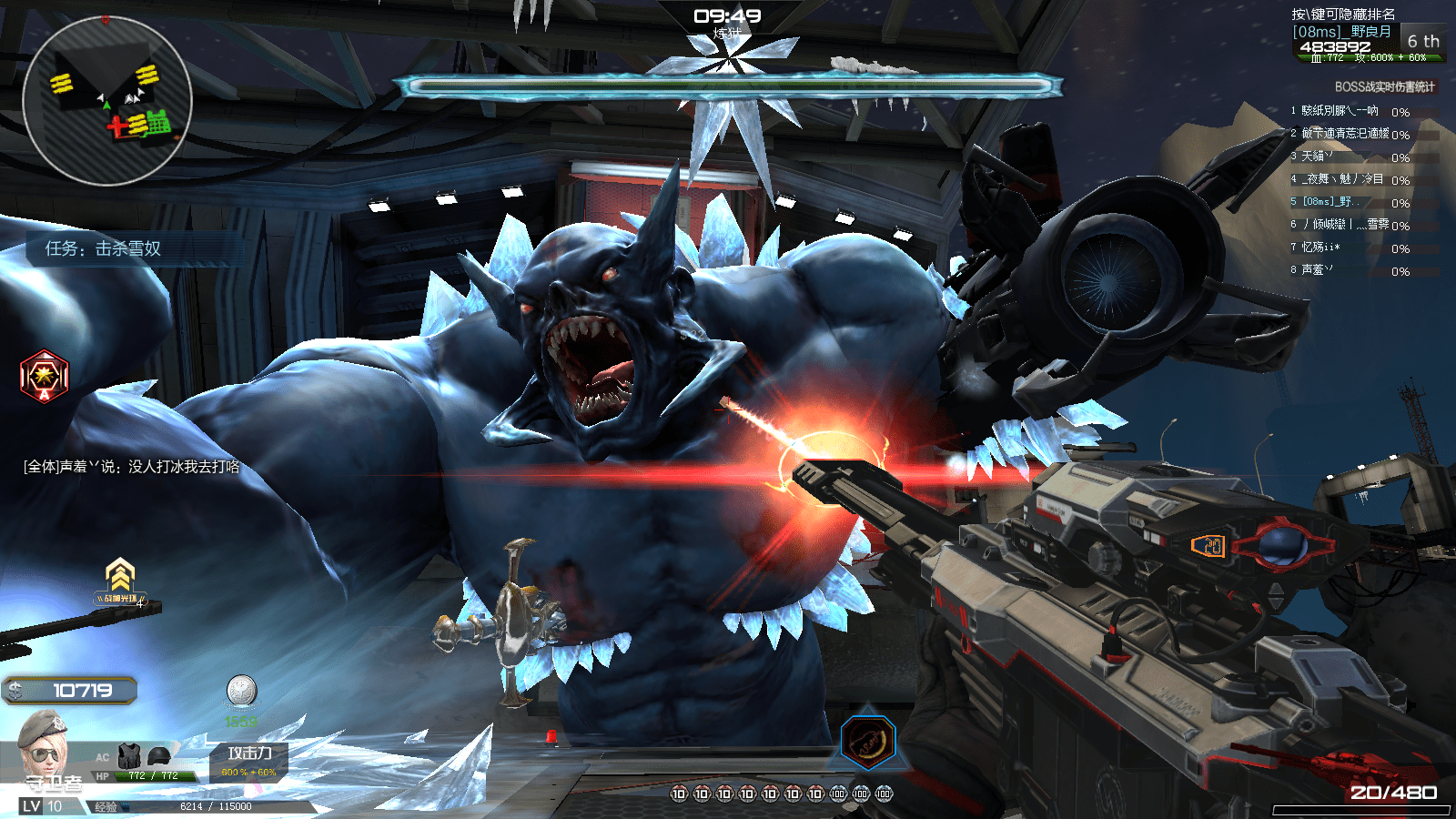This screenshot has height=819, width=1456.
Task: Select the black helmet icon
Action: pyautogui.click(x=159, y=755)
